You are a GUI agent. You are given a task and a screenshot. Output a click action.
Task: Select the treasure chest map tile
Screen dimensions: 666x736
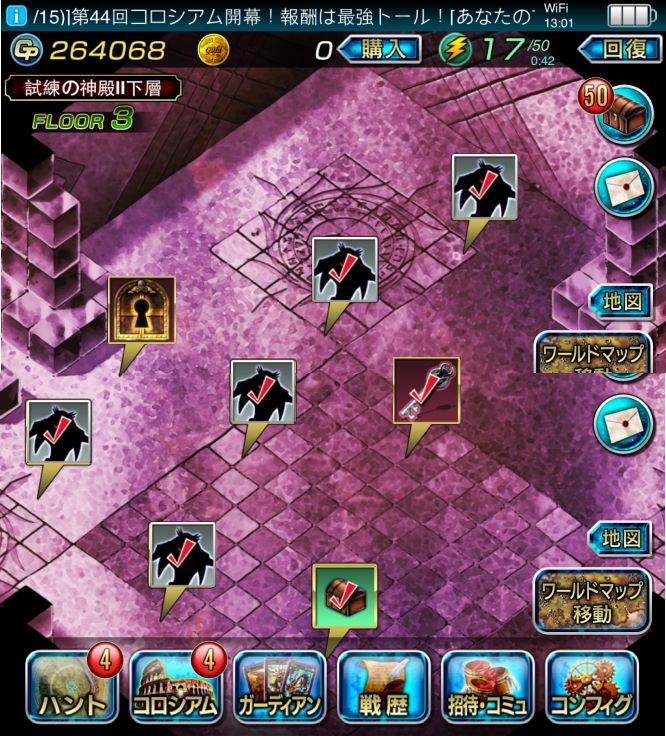tap(344, 596)
